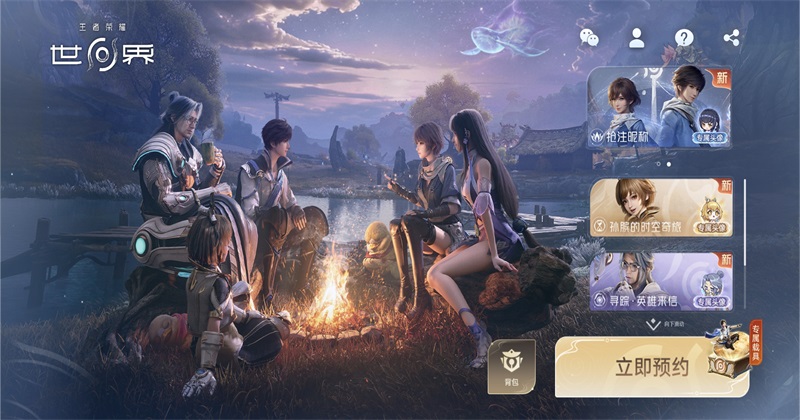Viewport: 800px width, 420px height.
Task: Open the player profile icon
Action: 636,38
